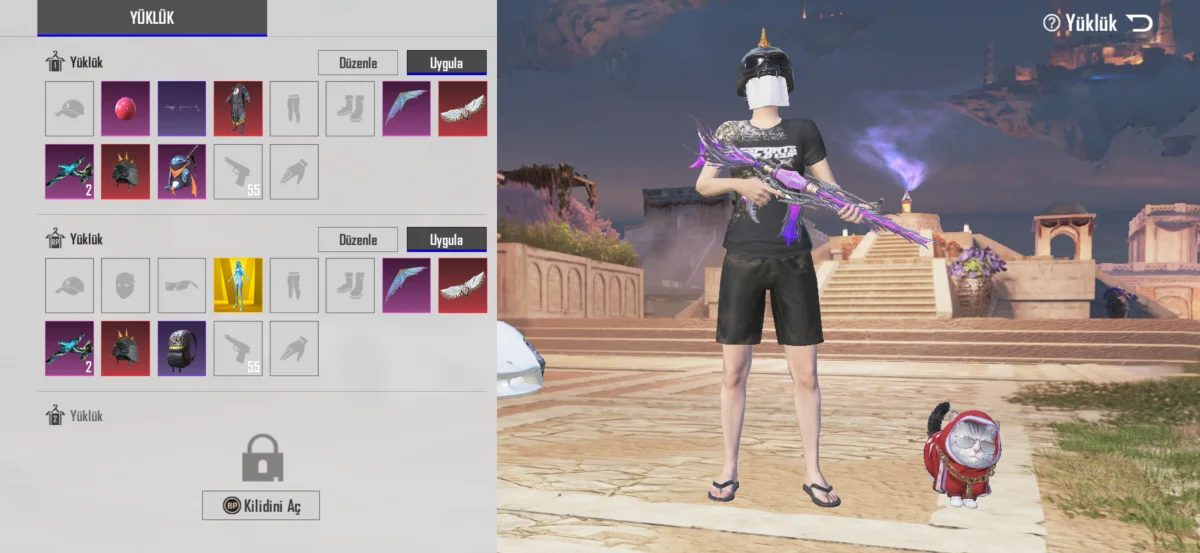
Task: Pick the backpack with orange scarf
Action: click(x=182, y=171)
